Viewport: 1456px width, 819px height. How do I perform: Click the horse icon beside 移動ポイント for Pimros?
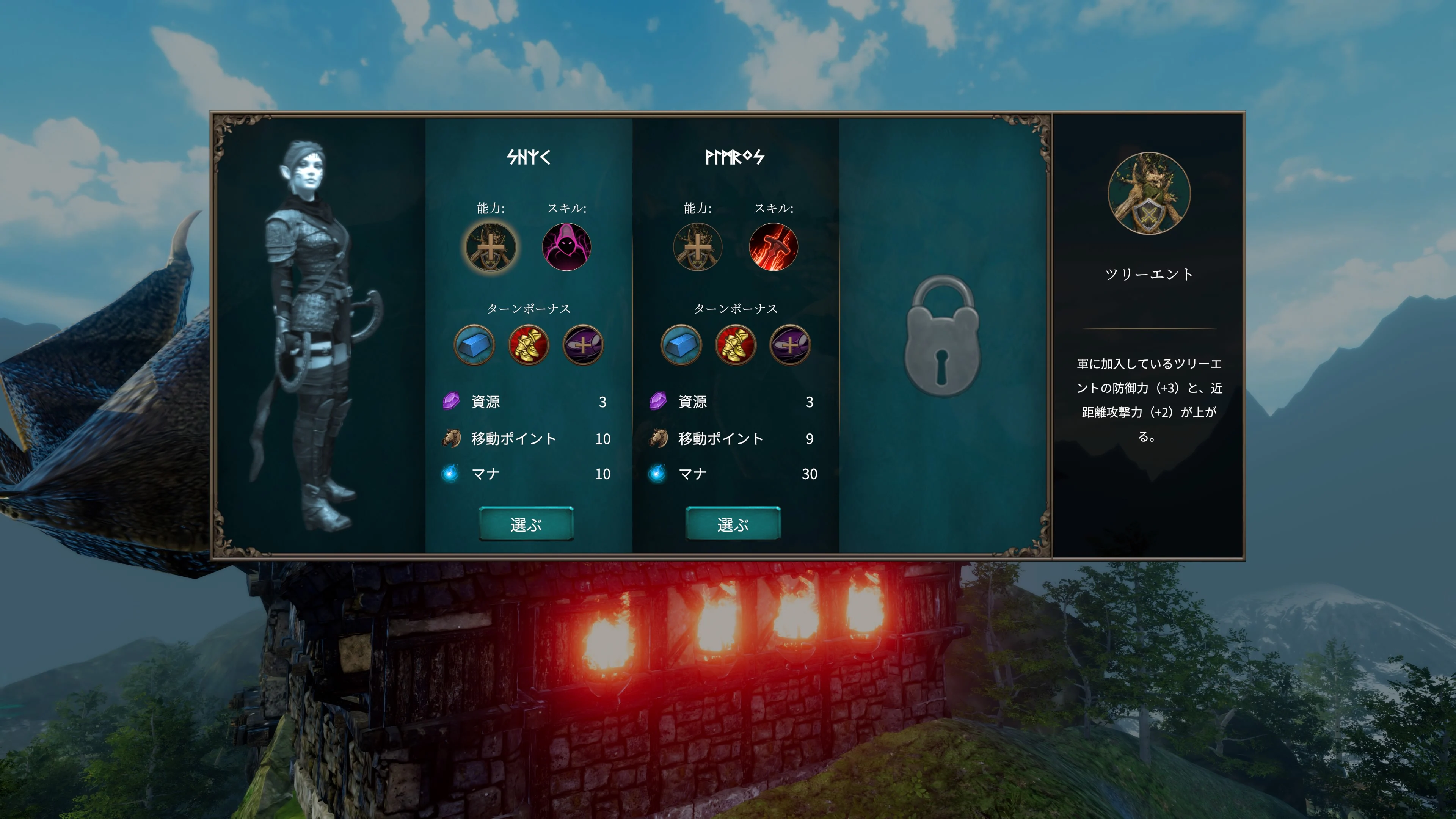[657, 438]
